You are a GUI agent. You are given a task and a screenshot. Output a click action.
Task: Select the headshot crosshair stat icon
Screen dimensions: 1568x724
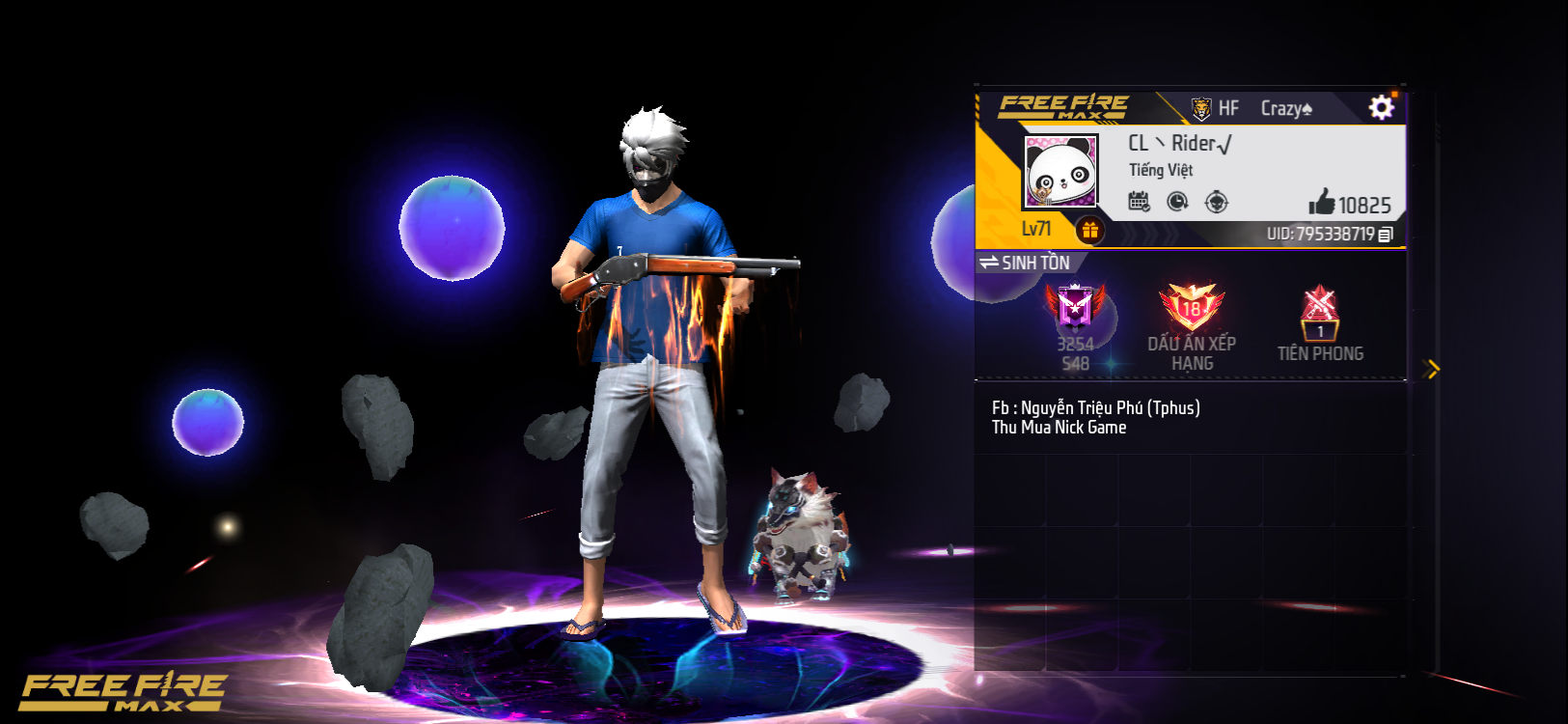1218,202
